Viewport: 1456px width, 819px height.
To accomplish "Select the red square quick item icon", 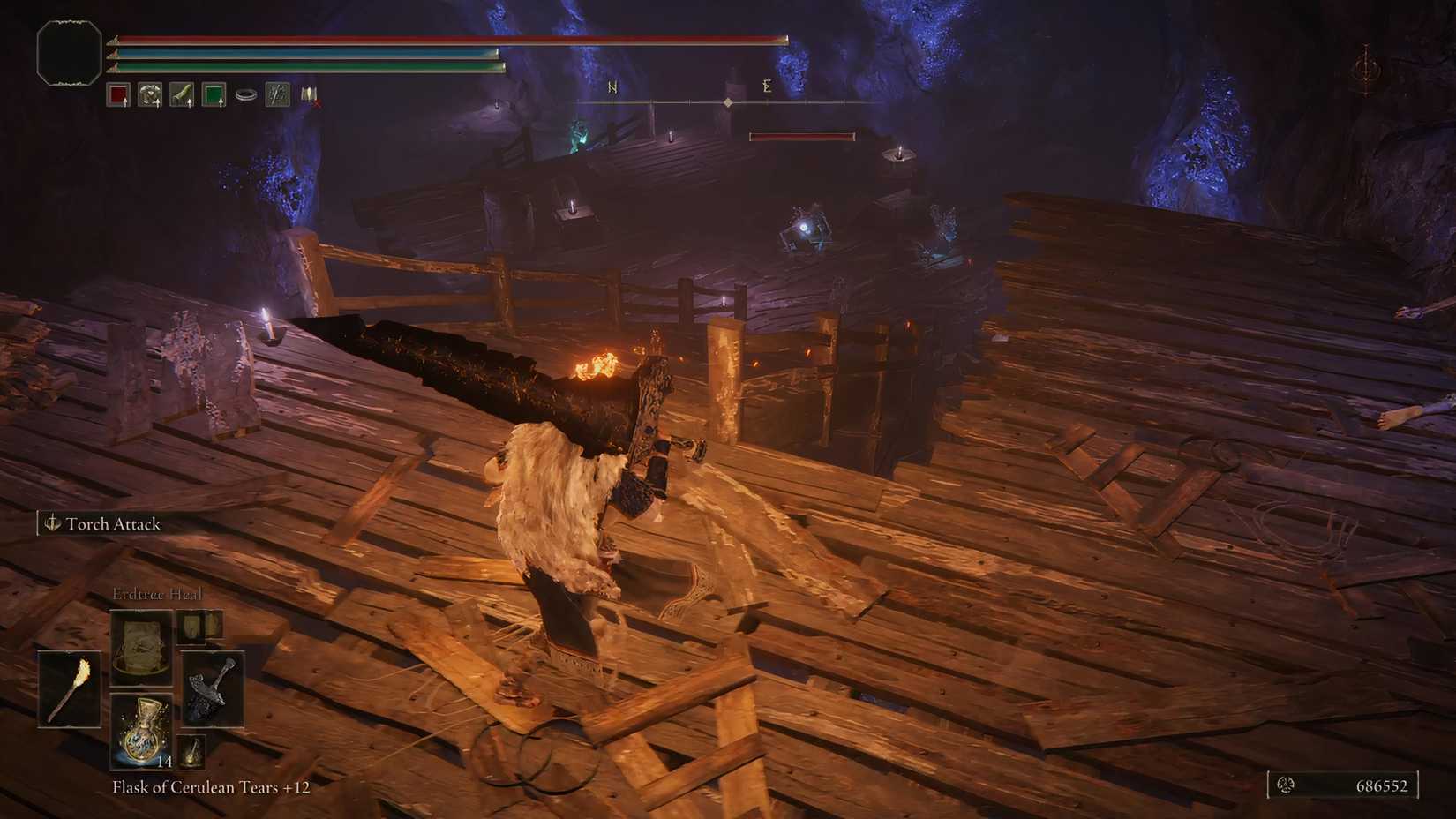I will (x=118, y=94).
